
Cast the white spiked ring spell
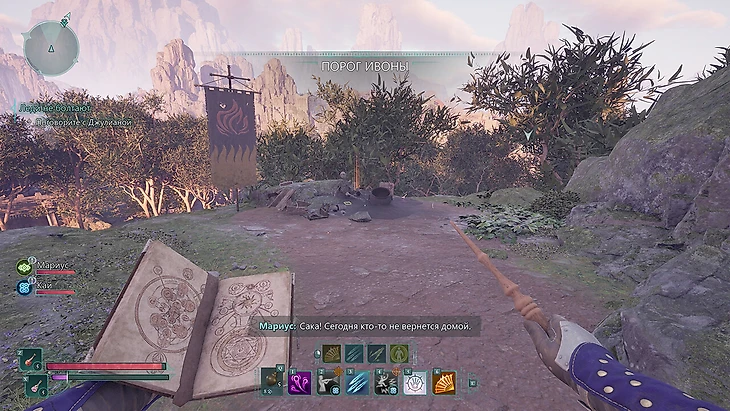click(414, 381)
